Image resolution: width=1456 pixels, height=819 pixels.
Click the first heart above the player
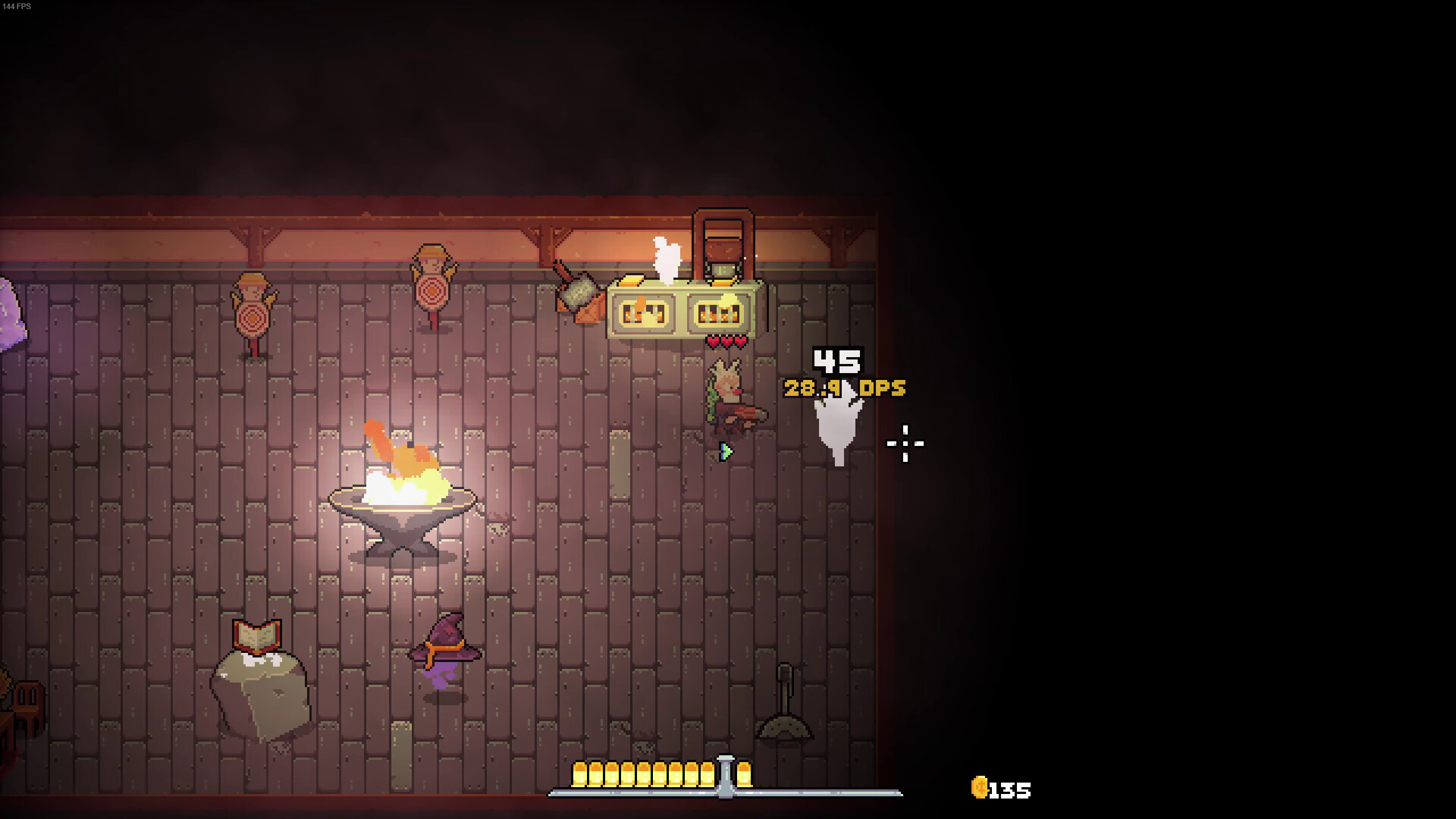(713, 341)
